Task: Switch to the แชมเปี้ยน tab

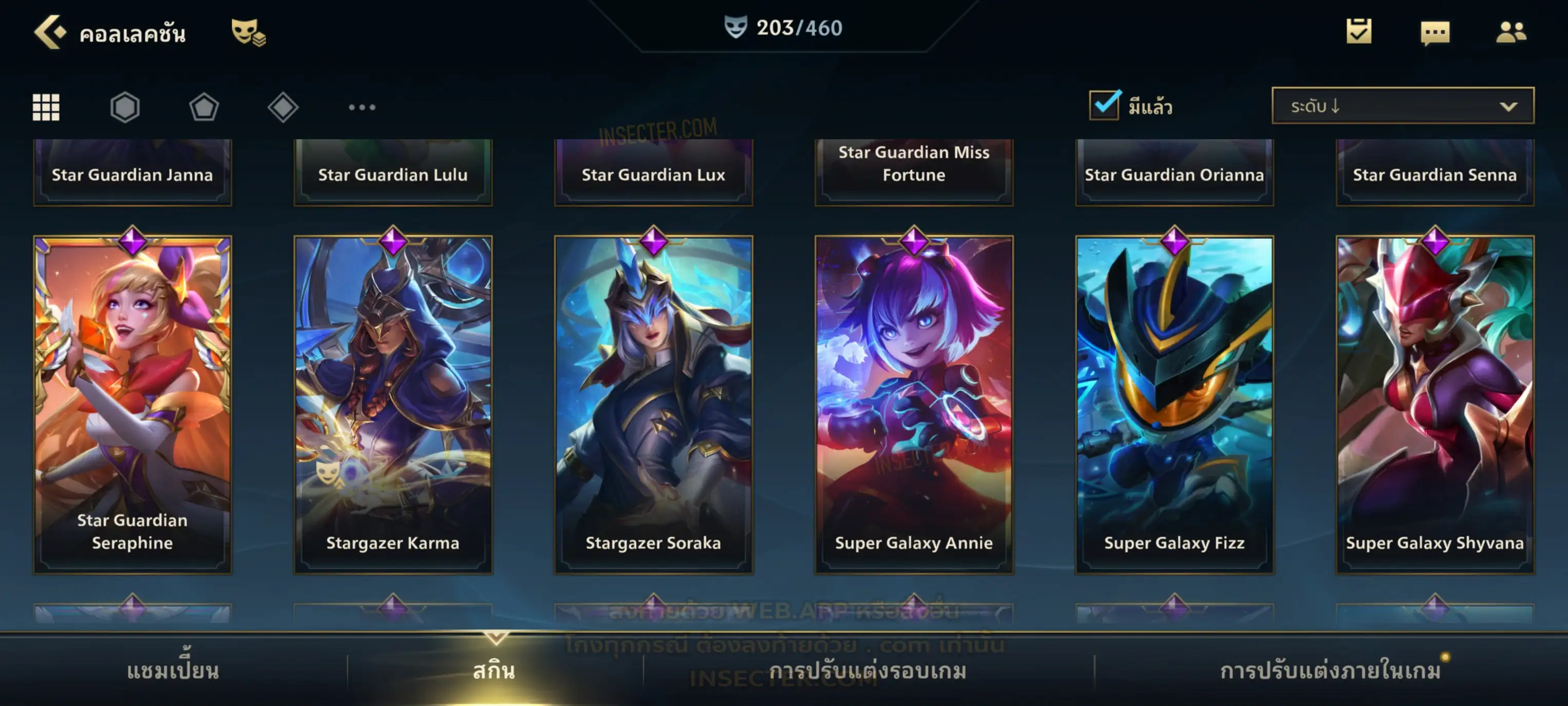Action: pyautogui.click(x=173, y=671)
